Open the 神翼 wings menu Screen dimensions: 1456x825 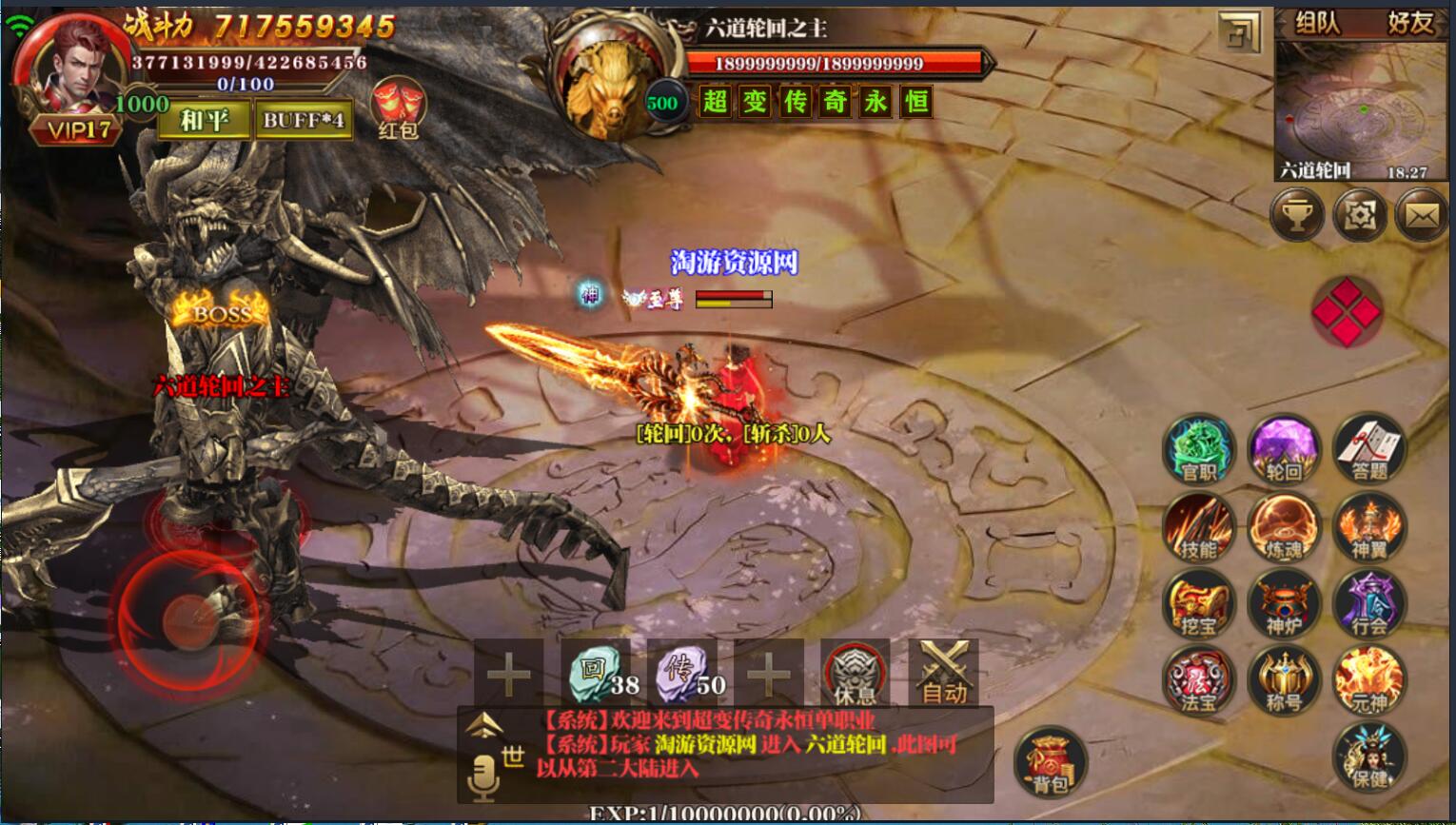1369,527
